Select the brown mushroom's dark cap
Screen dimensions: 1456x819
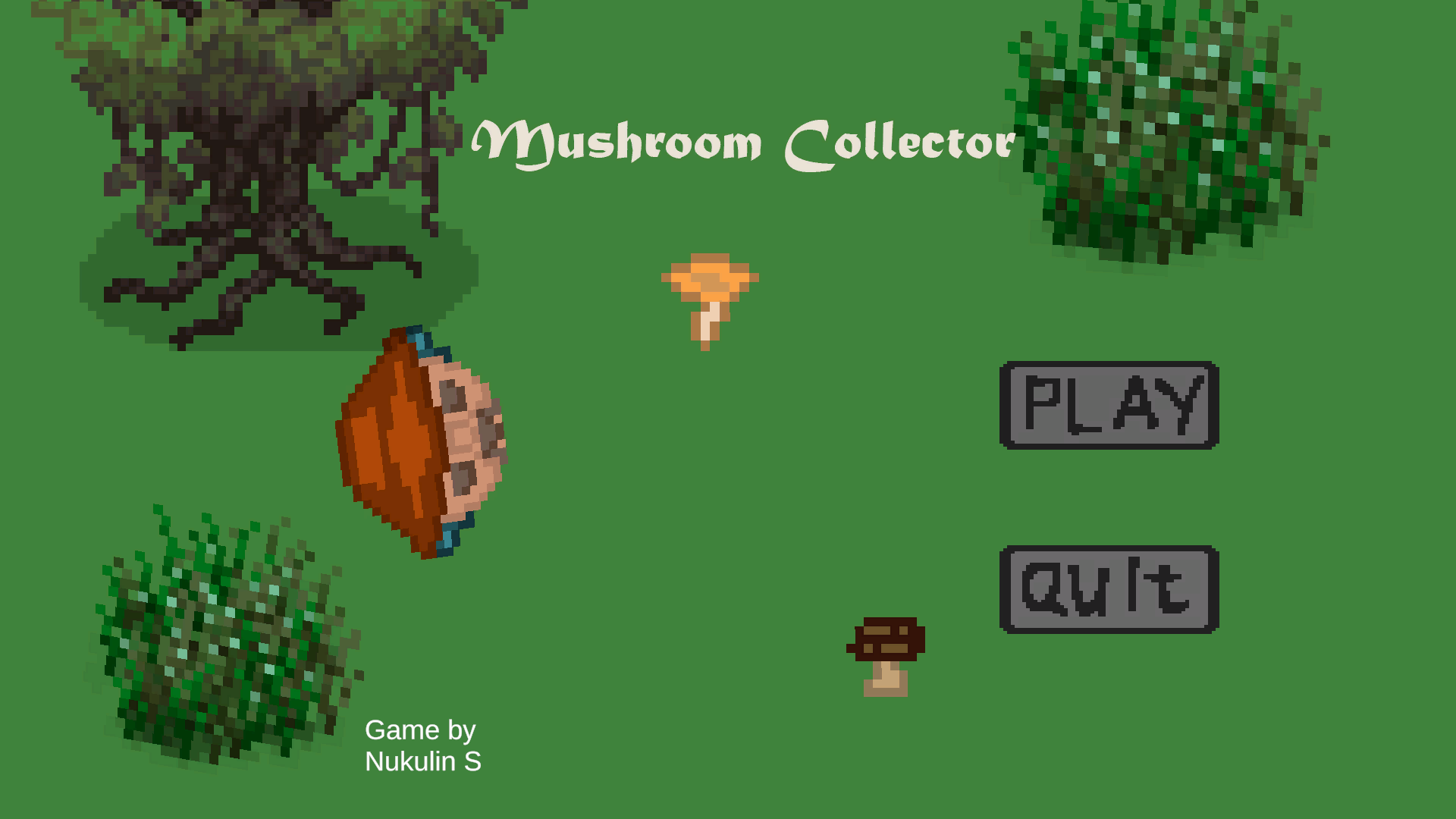(886, 639)
